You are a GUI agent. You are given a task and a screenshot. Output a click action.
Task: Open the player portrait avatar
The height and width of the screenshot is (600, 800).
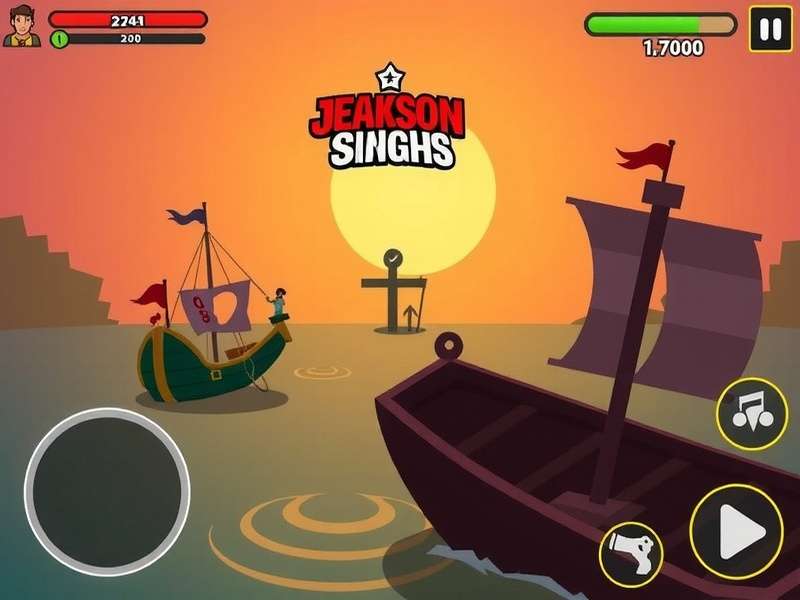[x=21, y=26]
